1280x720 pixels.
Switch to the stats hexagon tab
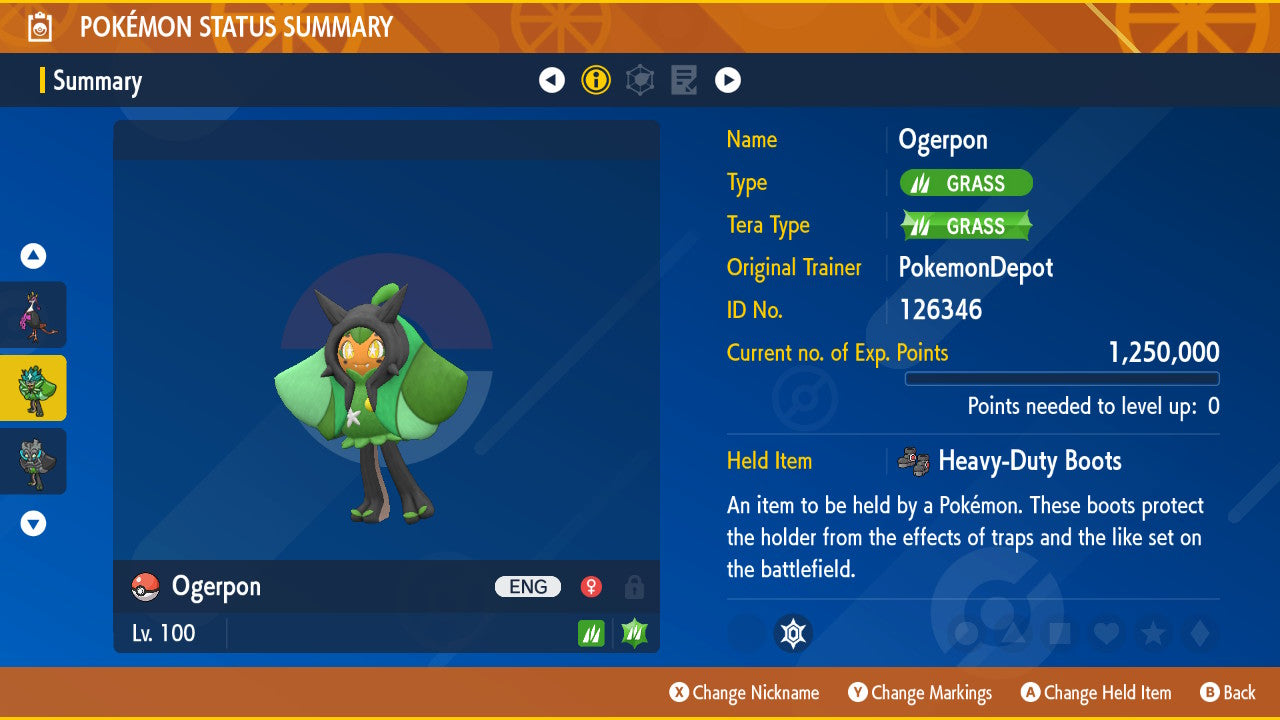pyautogui.click(x=640, y=80)
